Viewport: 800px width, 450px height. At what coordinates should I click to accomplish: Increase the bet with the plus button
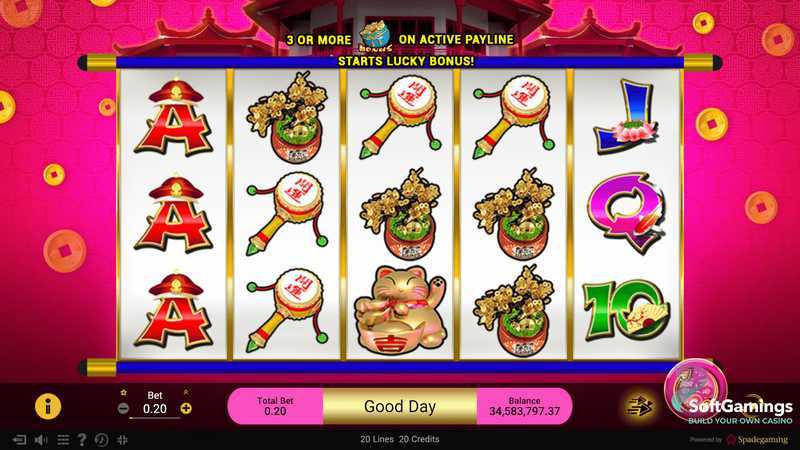(186, 408)
